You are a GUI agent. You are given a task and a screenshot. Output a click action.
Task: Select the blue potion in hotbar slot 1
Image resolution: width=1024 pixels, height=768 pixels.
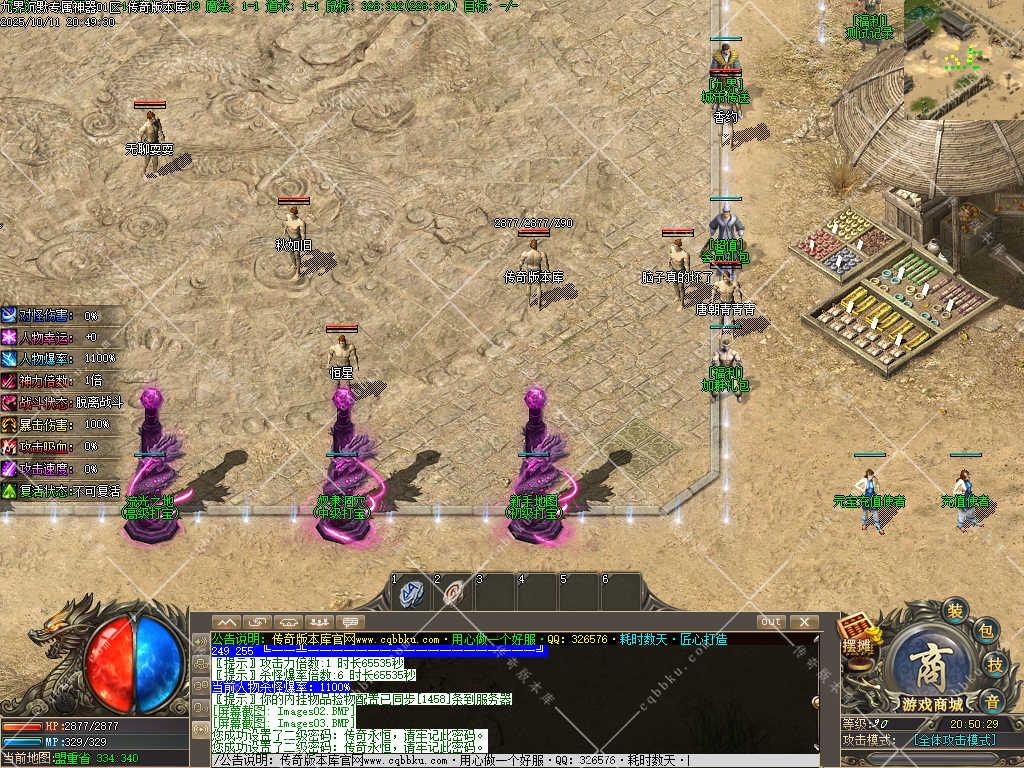click(411, 593)
